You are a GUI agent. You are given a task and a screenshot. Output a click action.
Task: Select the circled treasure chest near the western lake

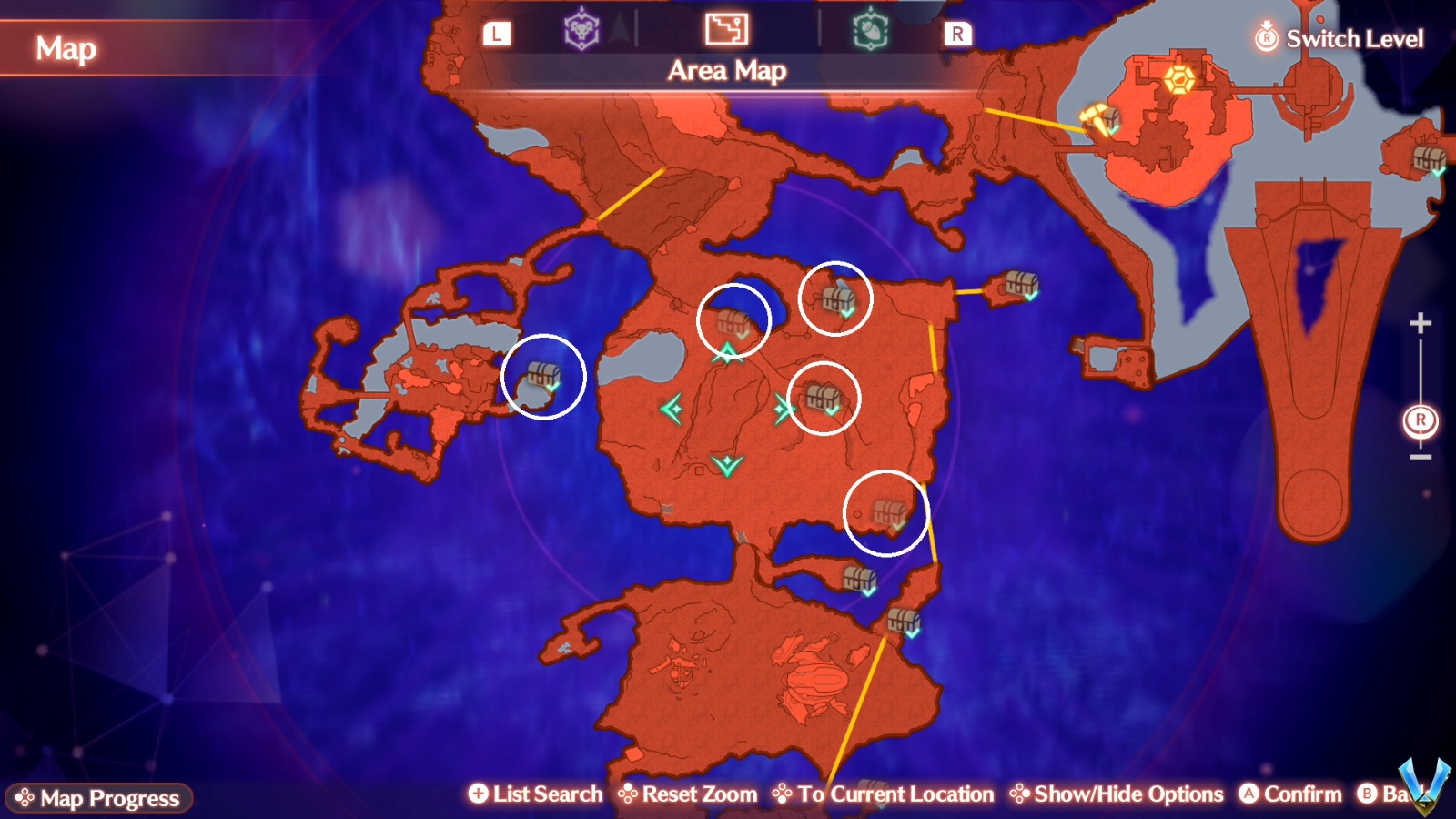click(544, 375)
